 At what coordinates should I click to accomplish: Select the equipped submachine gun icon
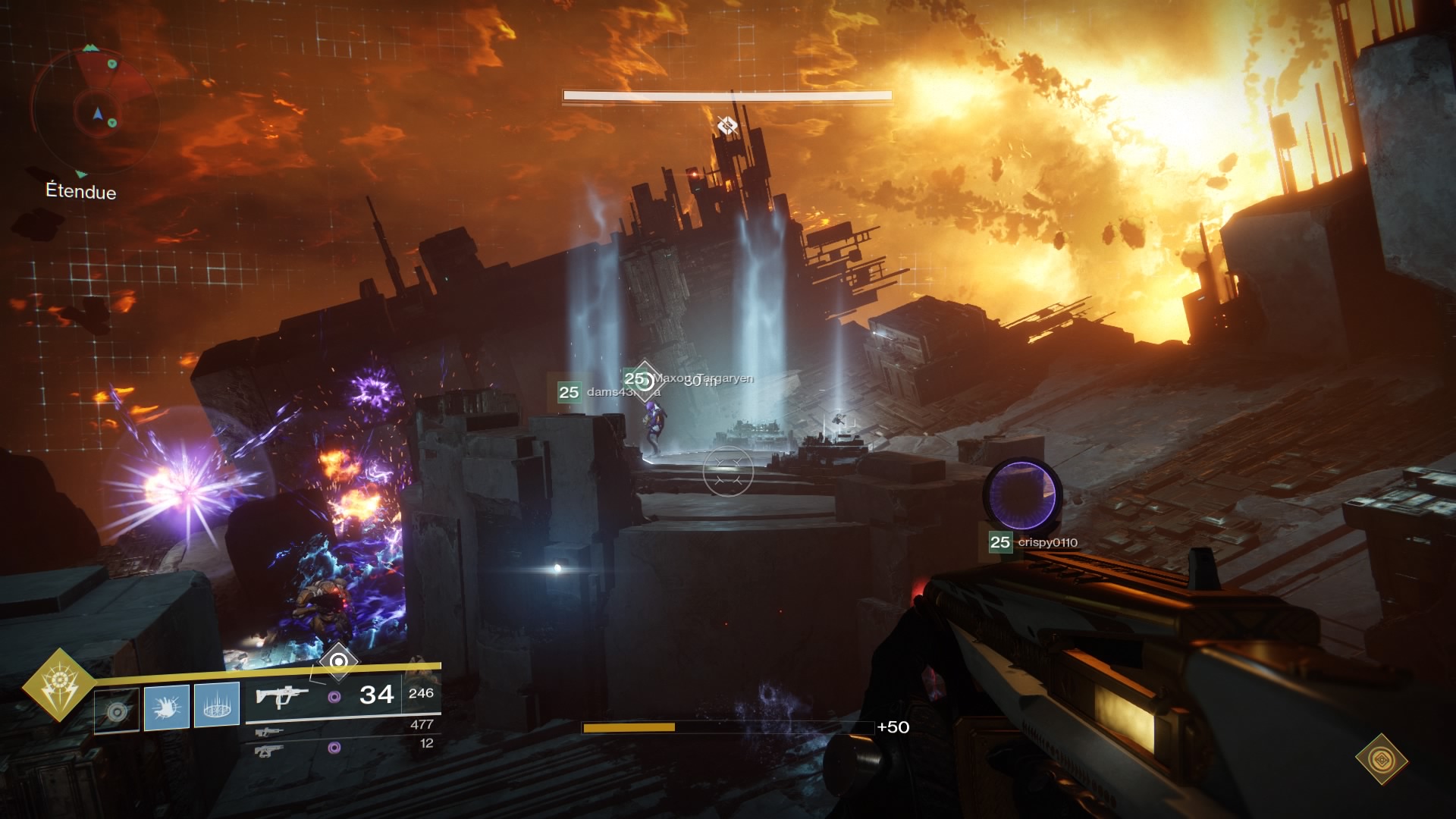(281, 695)
